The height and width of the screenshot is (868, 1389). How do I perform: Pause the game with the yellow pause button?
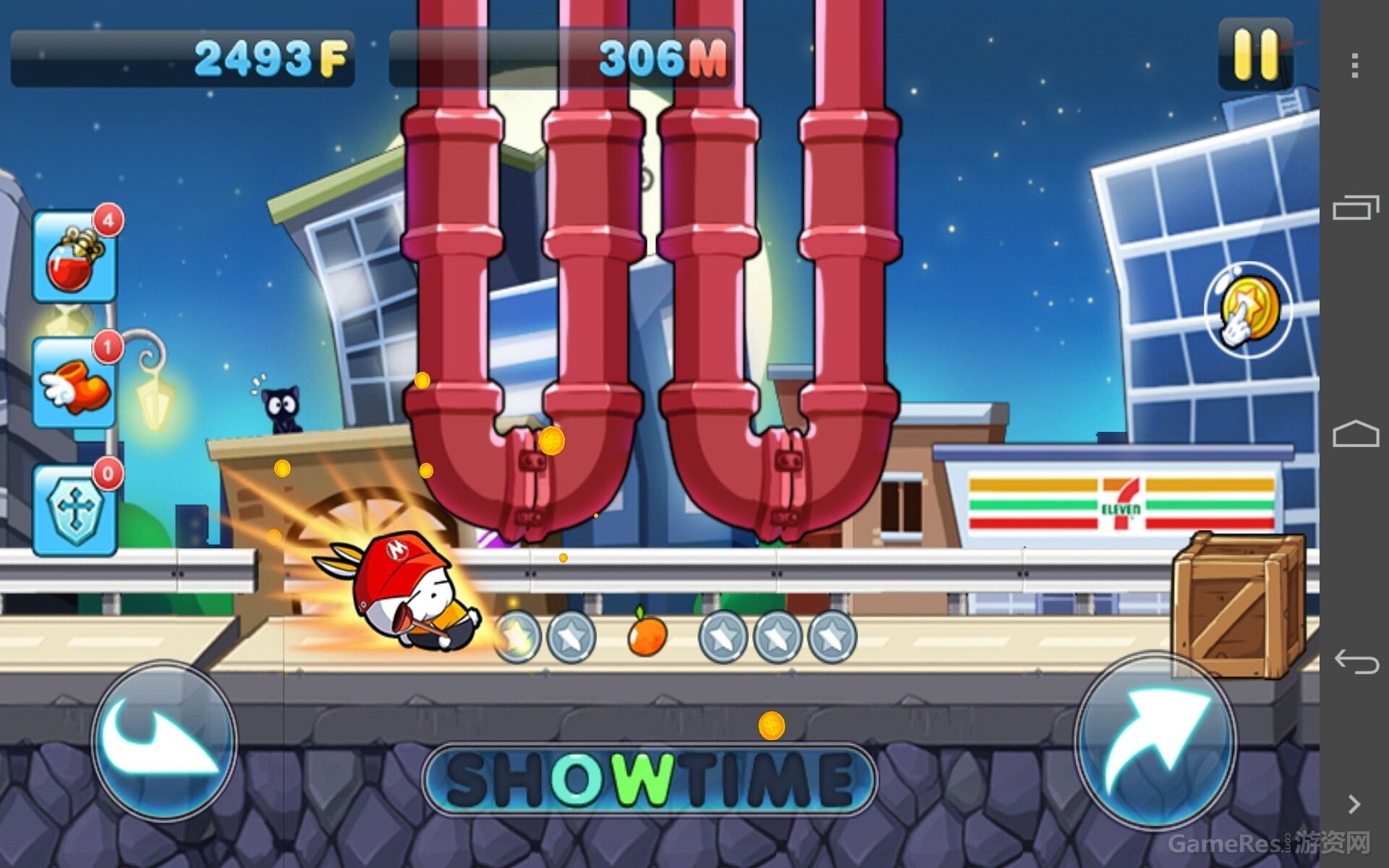pos(1255,56)
